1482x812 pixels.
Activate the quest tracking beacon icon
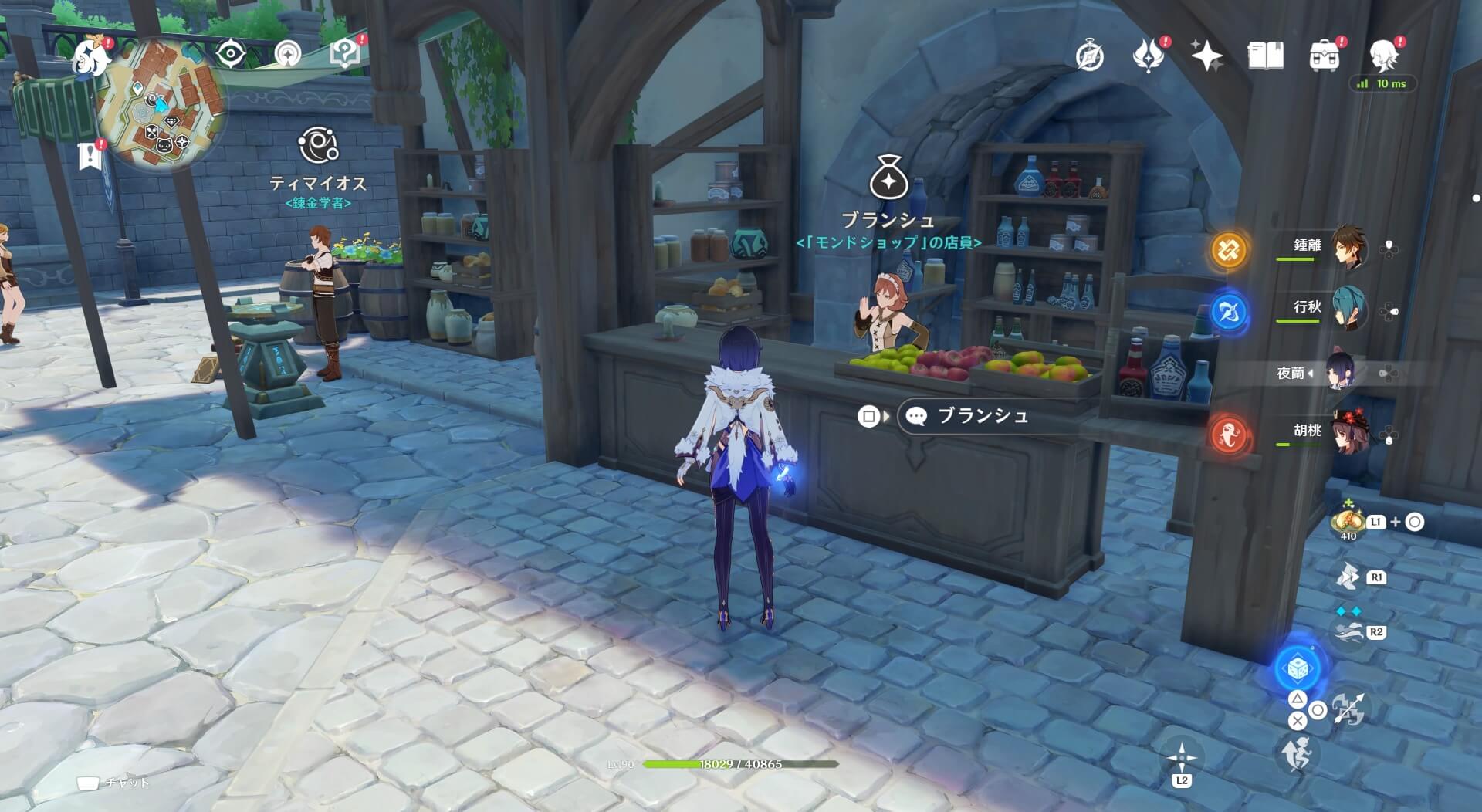click(x=287, y=54)
